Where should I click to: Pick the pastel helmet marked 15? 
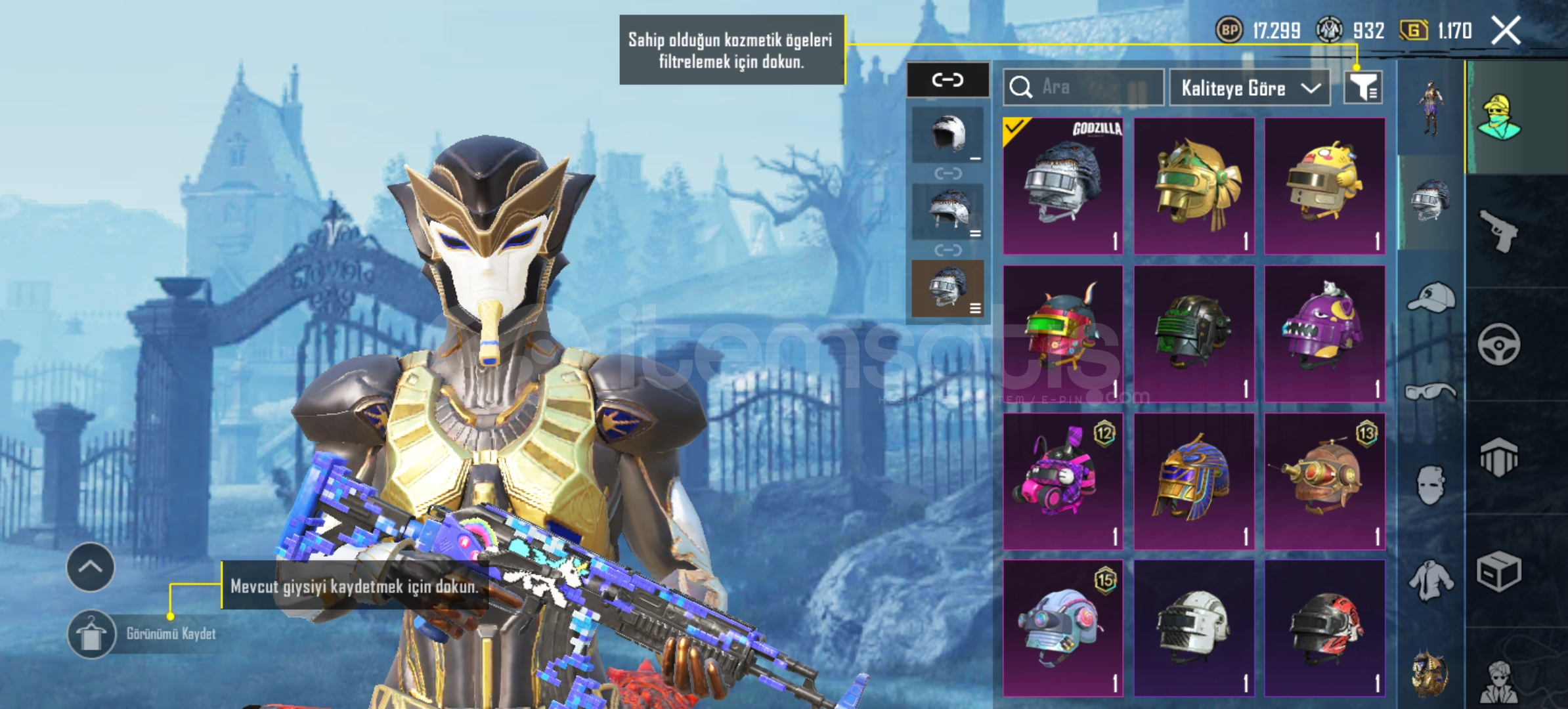(1063, 628)
